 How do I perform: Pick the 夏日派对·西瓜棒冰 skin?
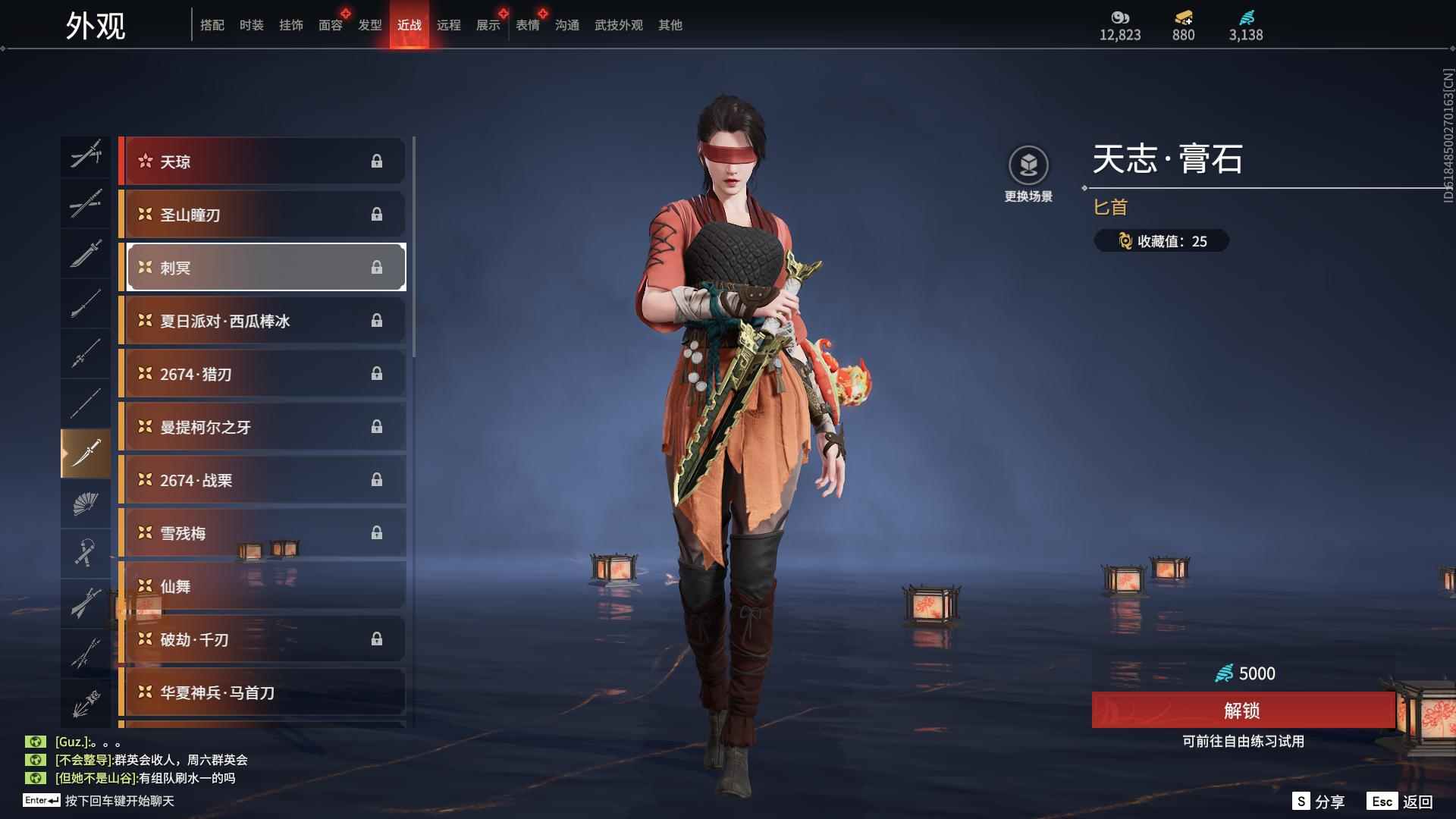pos(262,321)
